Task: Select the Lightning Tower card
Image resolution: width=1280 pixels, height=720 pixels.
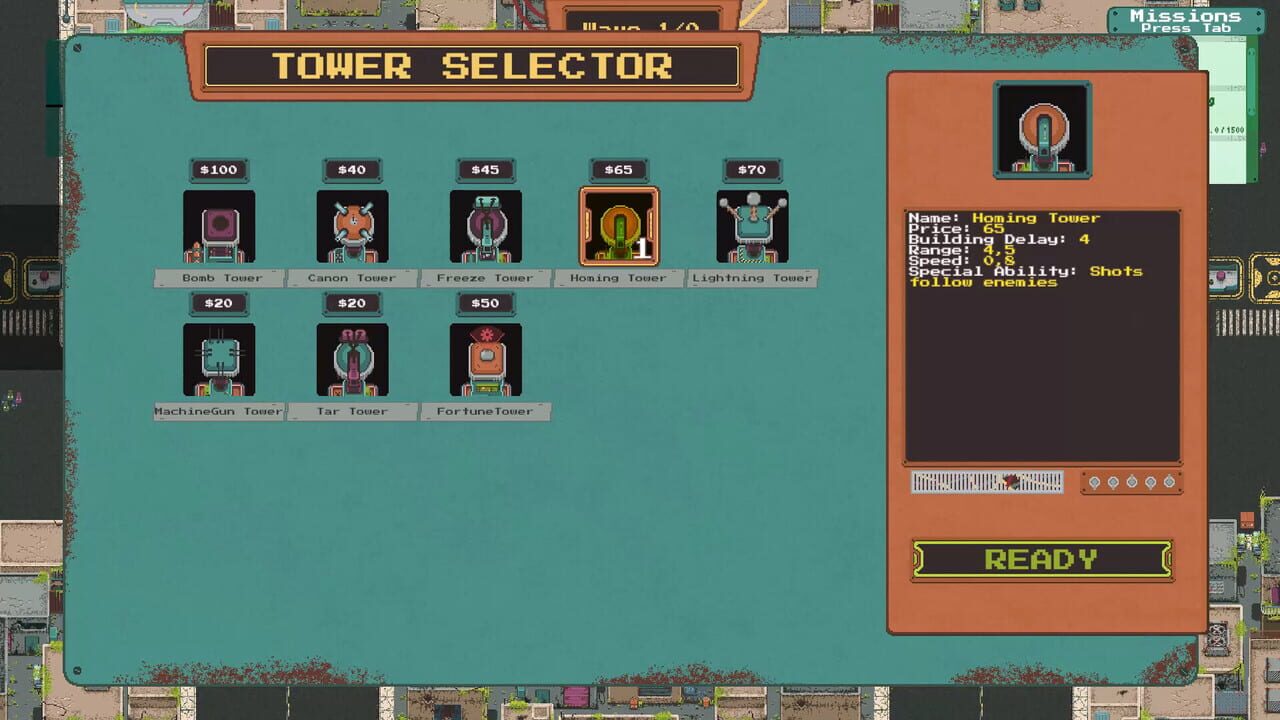Action: 752,227
